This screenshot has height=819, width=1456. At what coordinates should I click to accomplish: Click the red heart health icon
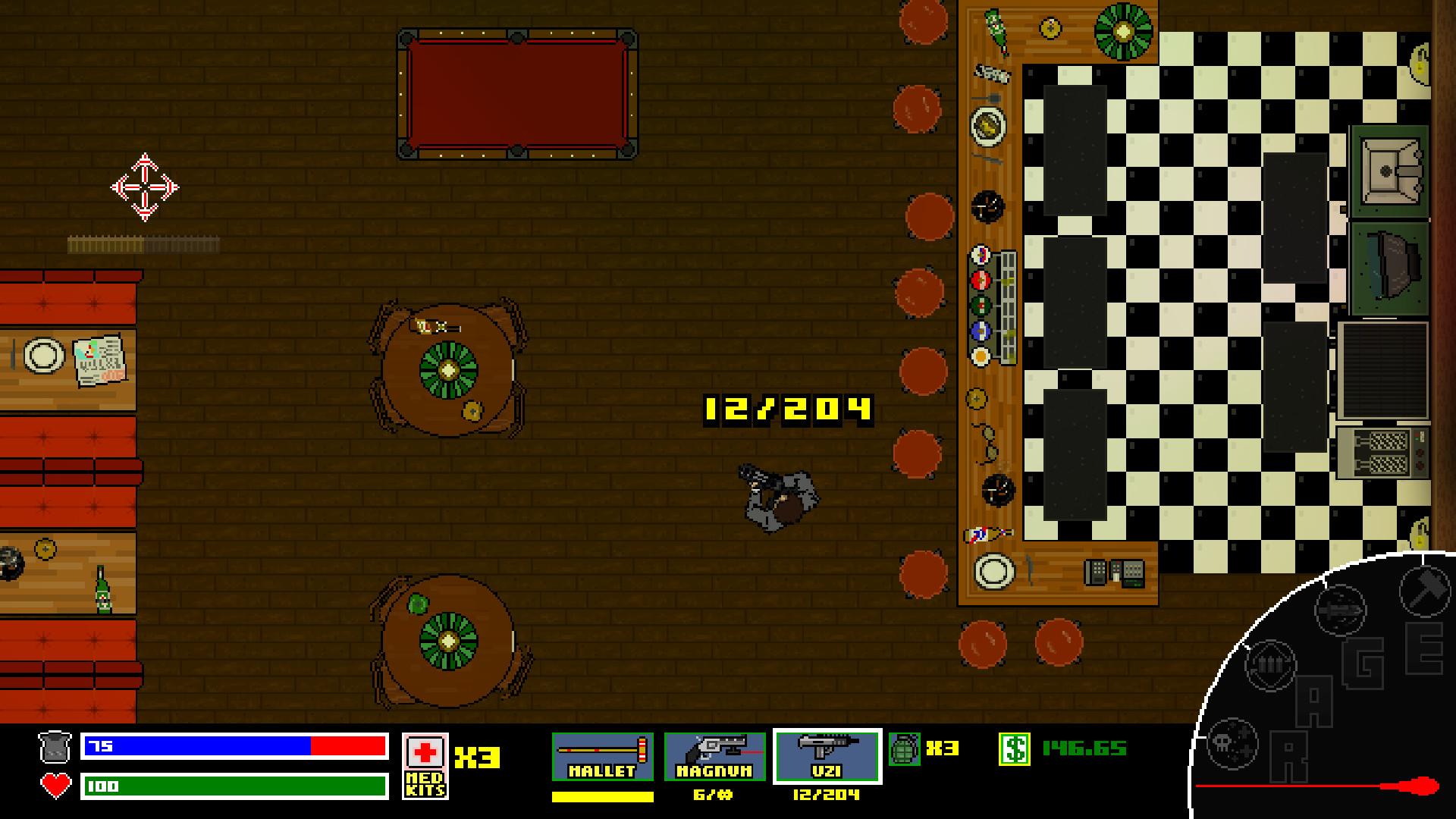click(54, 786)
